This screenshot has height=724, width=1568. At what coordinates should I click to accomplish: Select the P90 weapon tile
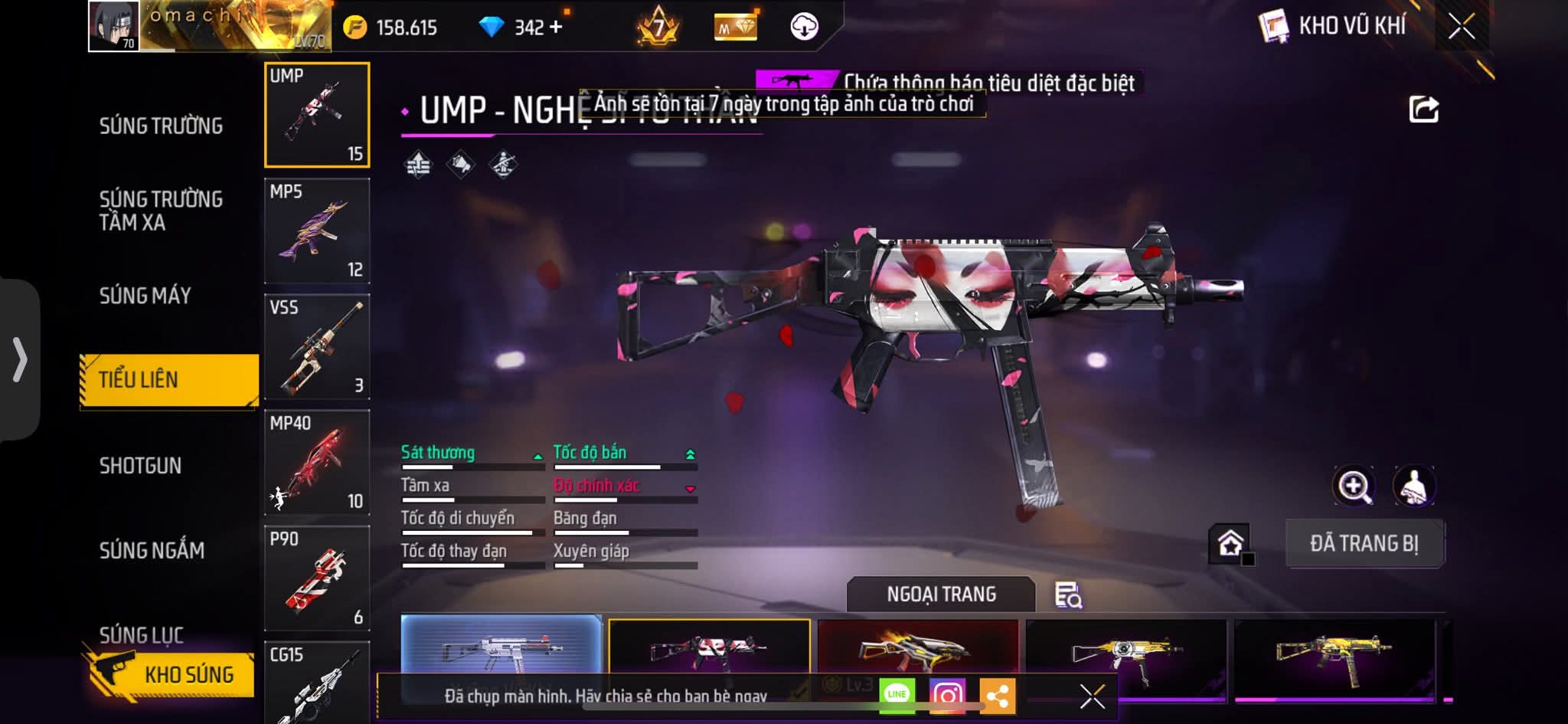tap(317, 578)
